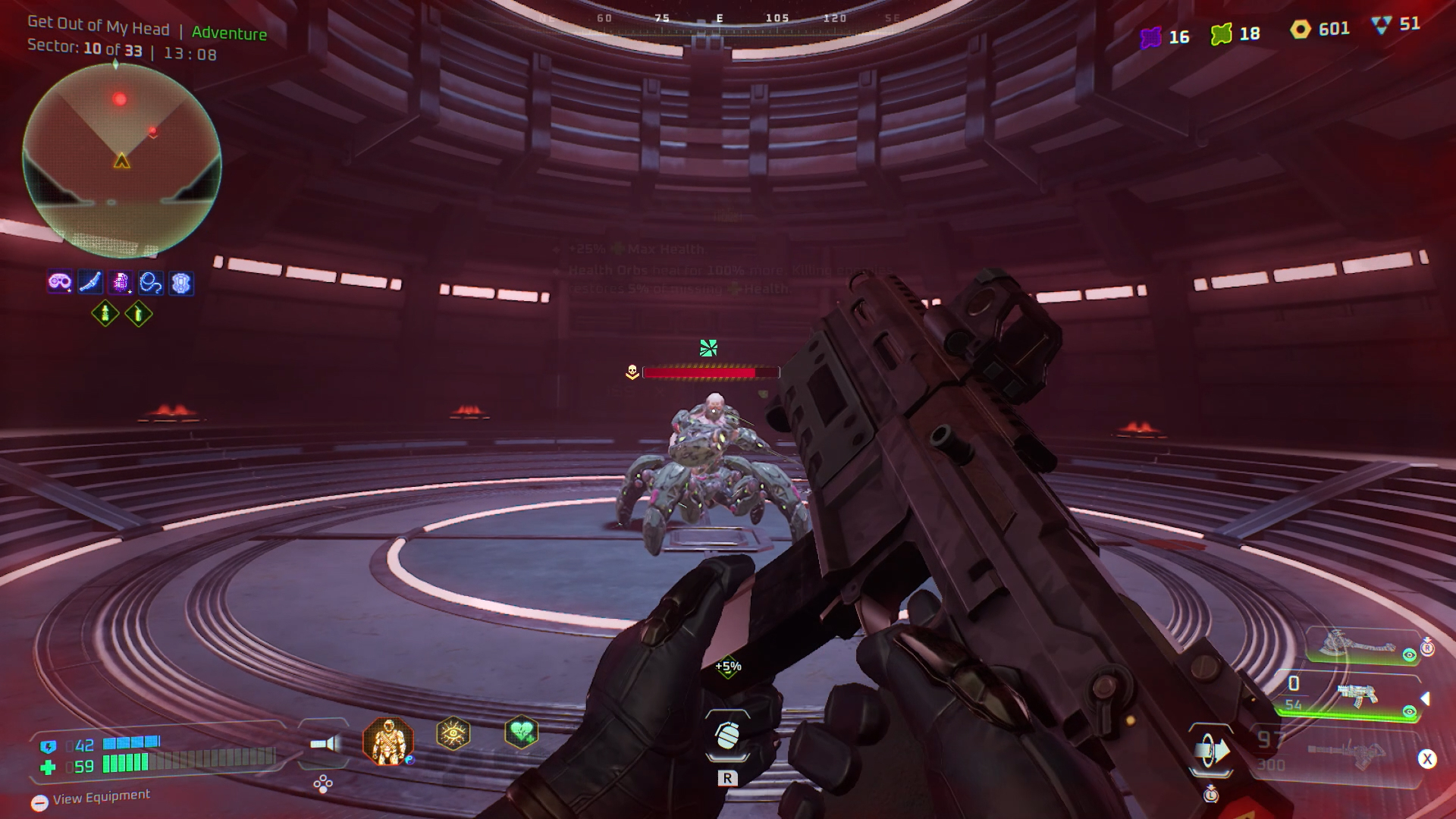Click the purple grenade perk icon
Viewport: 1456px width, 819px height.
pos(121,281)
